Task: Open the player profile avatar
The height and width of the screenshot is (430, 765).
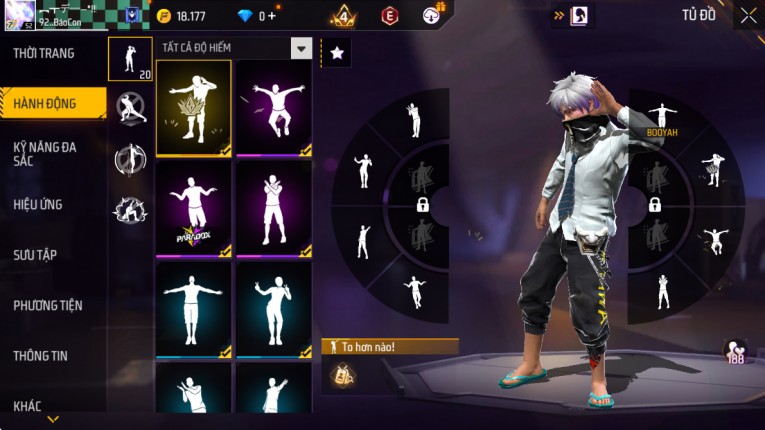Action: [20, 14]
